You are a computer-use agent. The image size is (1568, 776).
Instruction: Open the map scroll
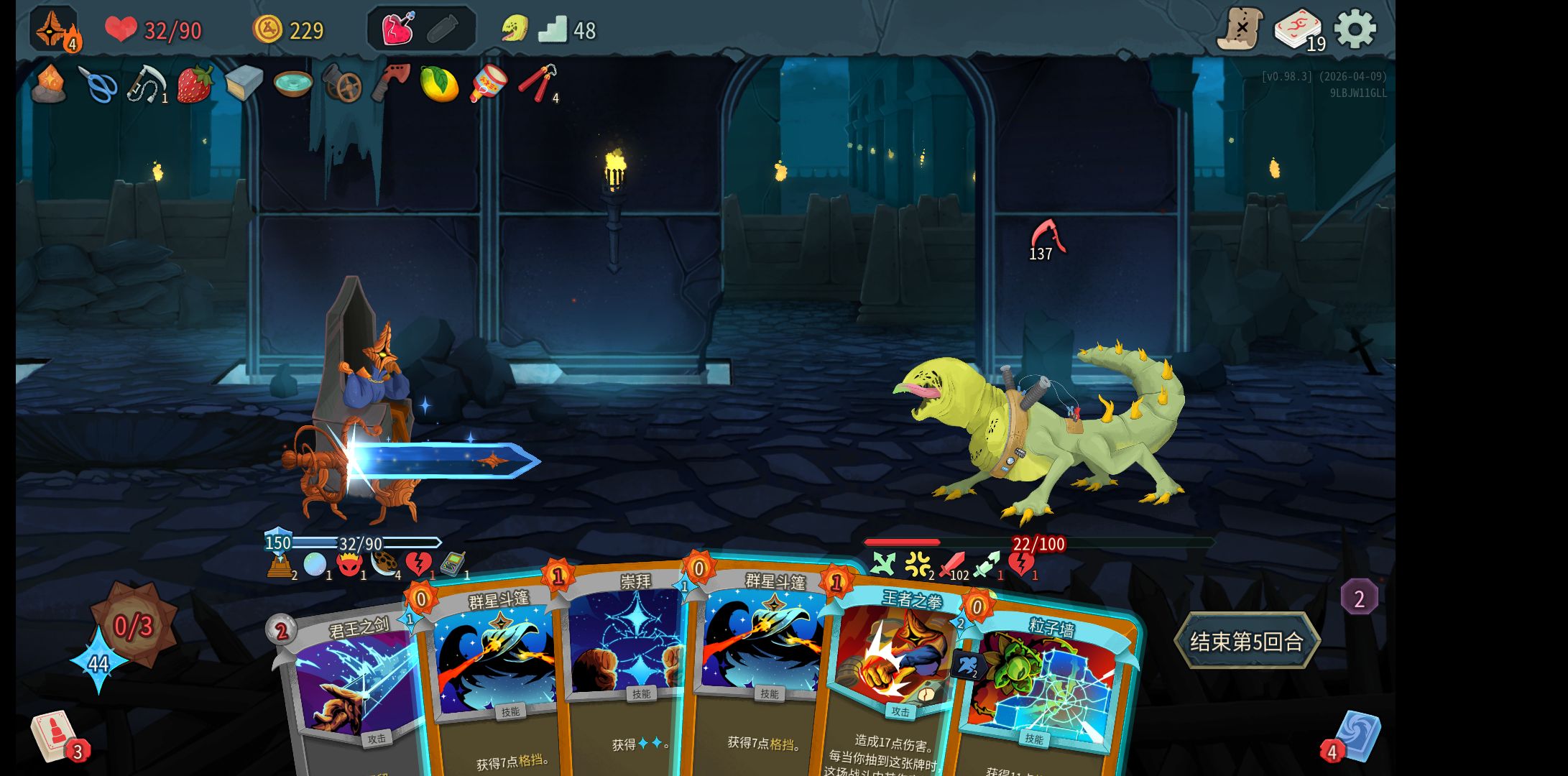[1240, 29]
